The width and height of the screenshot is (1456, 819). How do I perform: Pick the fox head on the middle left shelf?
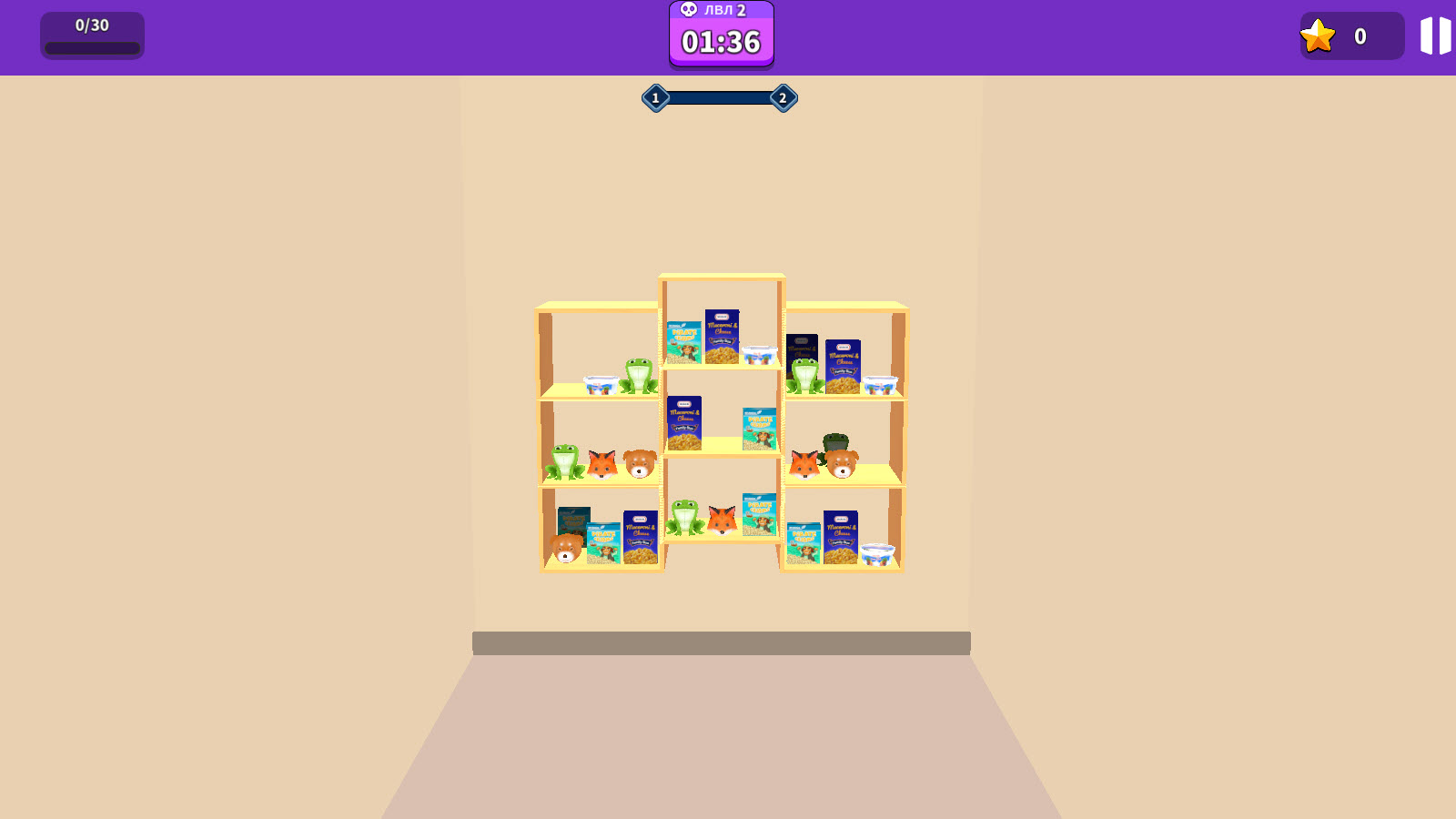click(602, 466)
